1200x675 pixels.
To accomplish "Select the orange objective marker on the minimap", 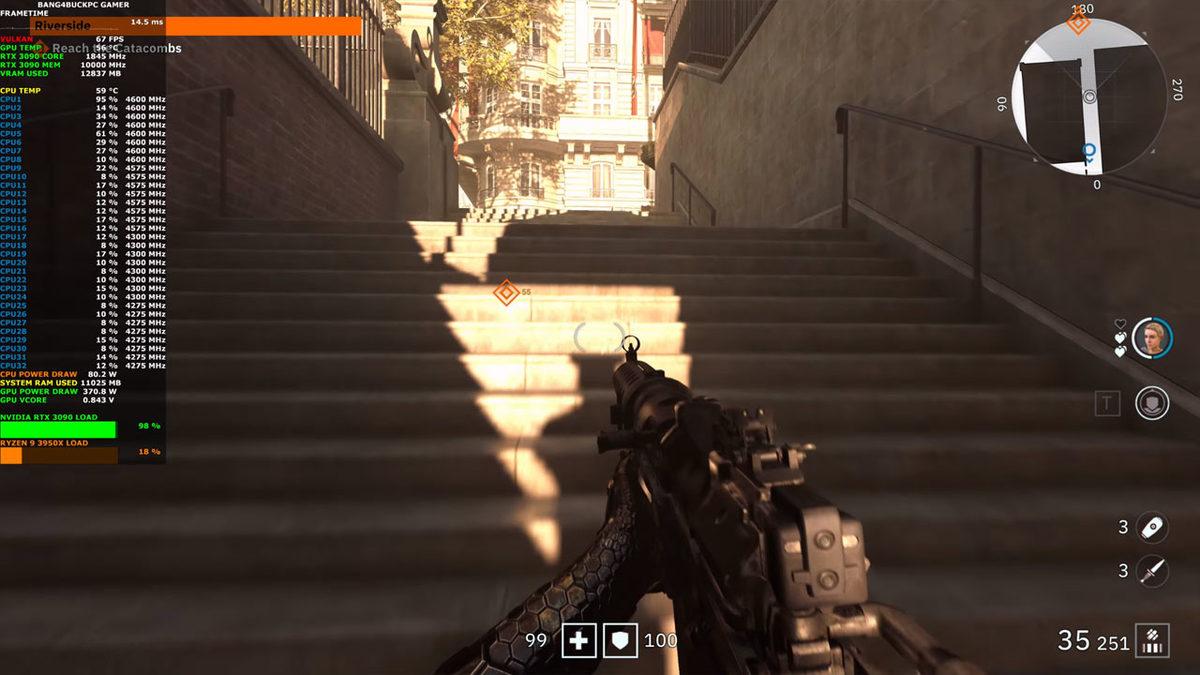I will pos(1077,24).
